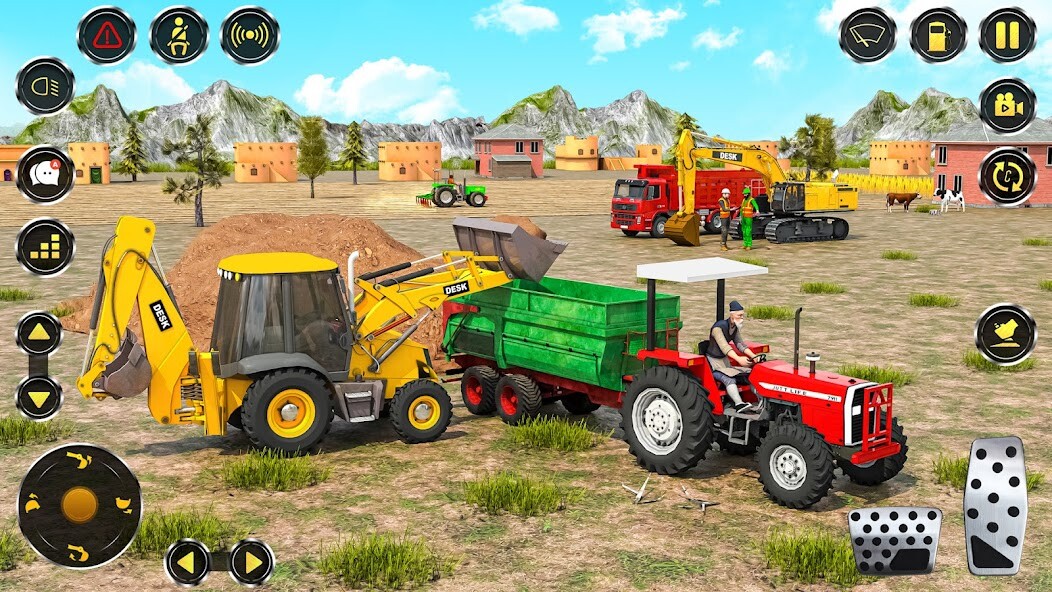Sound the horn signal button
The height and width of the screenshot is (592, 1052).
click(250, 36)
